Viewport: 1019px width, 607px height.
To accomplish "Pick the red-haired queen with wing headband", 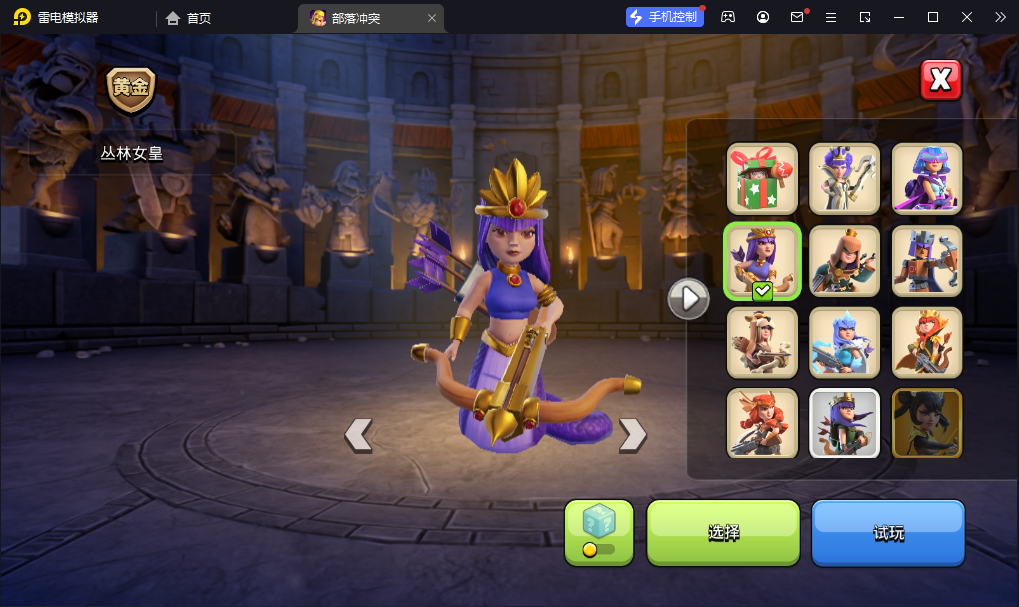I will click(762, 424).
